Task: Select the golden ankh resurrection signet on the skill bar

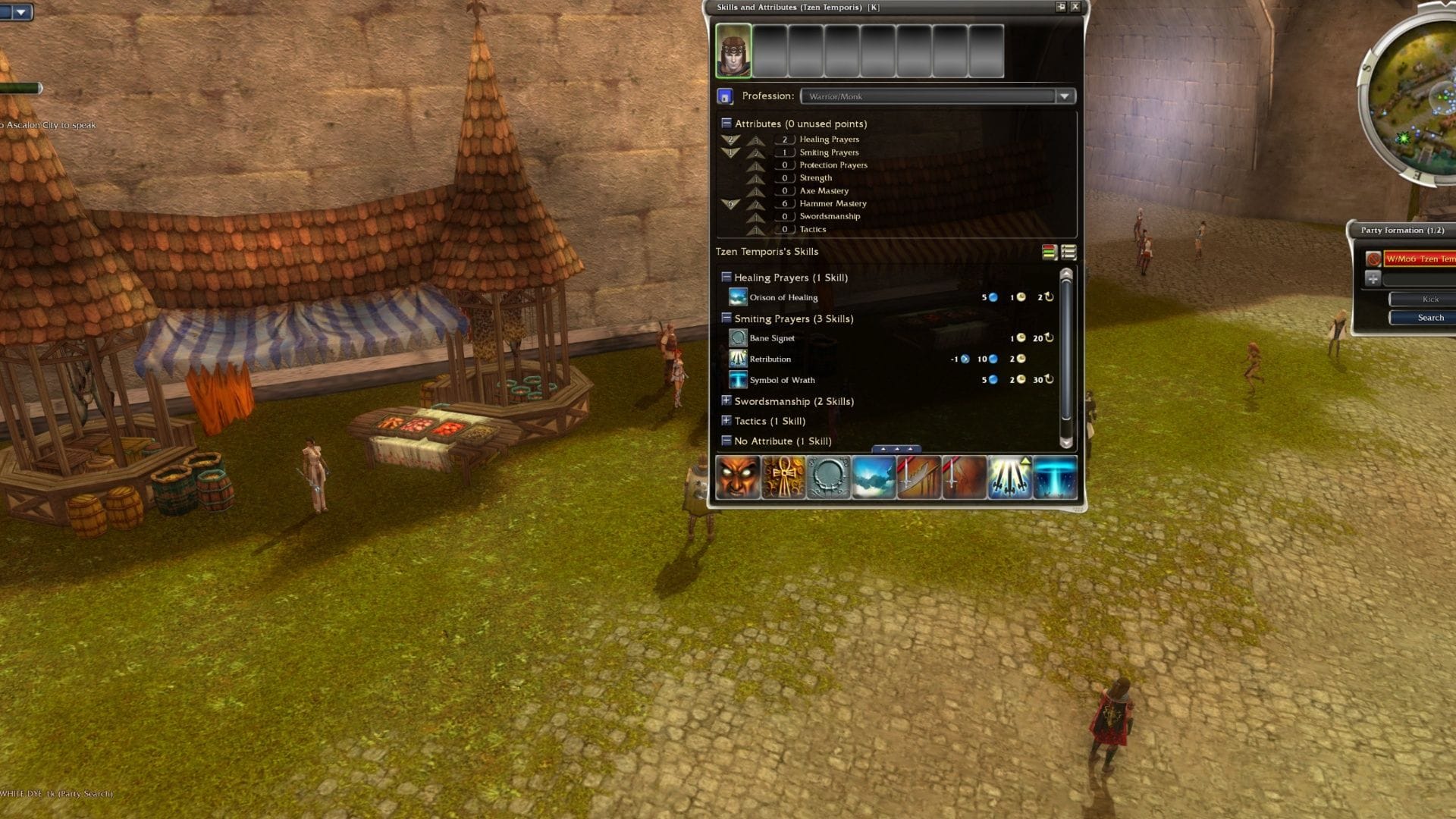Action: [x=784, y=477]
